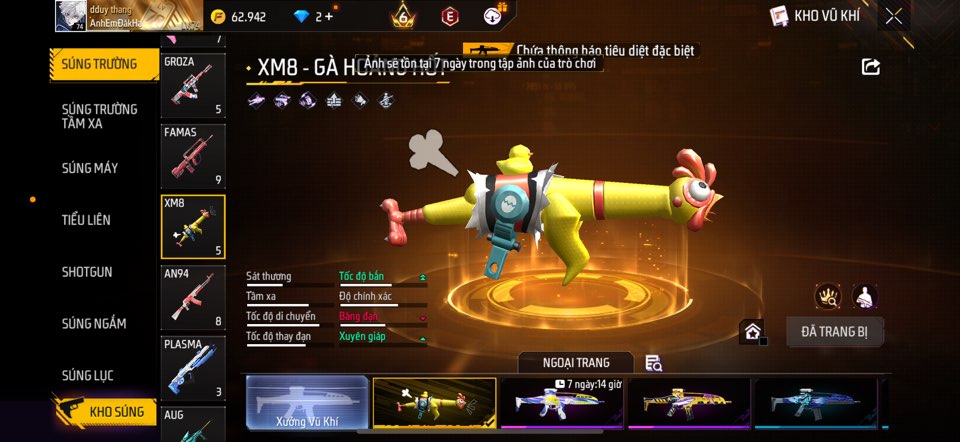This screenshot has height=442, width=960.
Task: Close the weapon vault screen
Action: (x=894, y=16)
